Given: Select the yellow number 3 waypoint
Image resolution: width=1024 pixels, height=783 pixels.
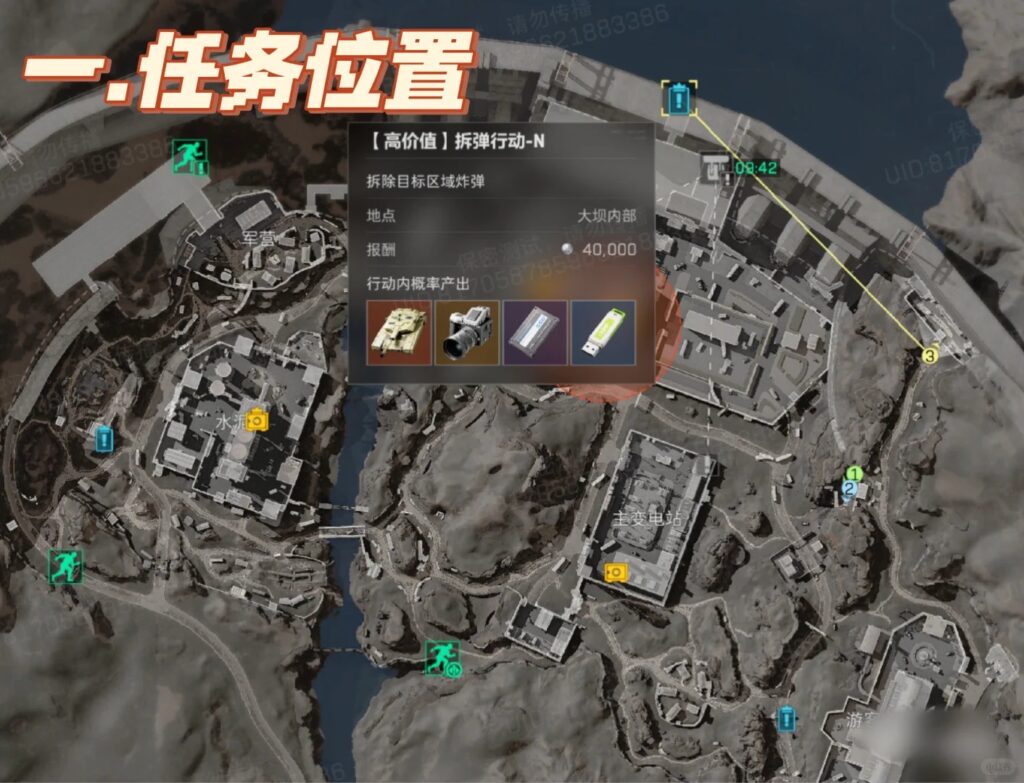Looking at the screenshot, I should 930,355.
